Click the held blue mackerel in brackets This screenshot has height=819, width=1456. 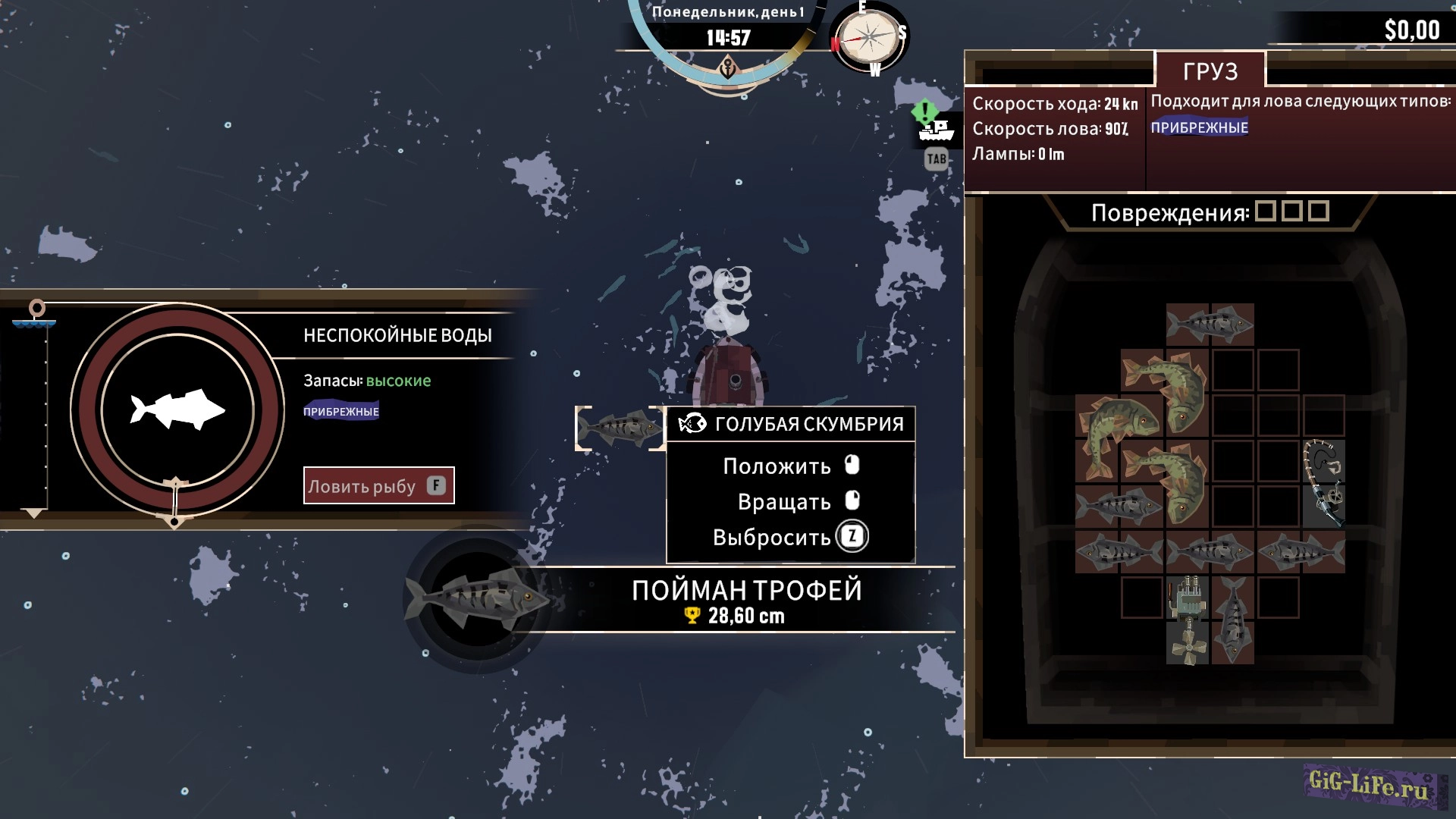pyautogui.click(x=620, y=428)
